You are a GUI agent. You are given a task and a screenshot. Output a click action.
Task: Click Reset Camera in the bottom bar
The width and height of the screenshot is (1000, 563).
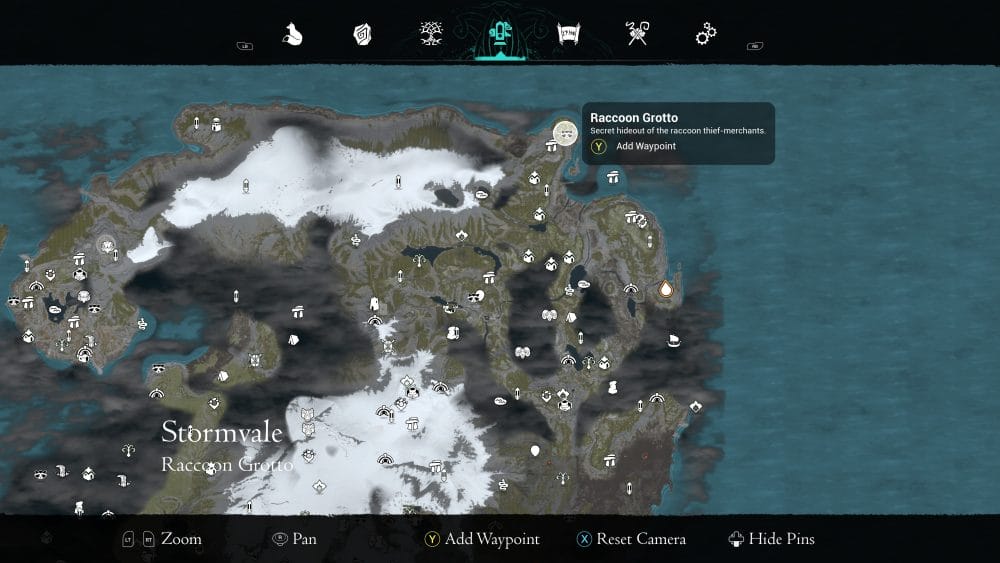[x=631, y=539]
